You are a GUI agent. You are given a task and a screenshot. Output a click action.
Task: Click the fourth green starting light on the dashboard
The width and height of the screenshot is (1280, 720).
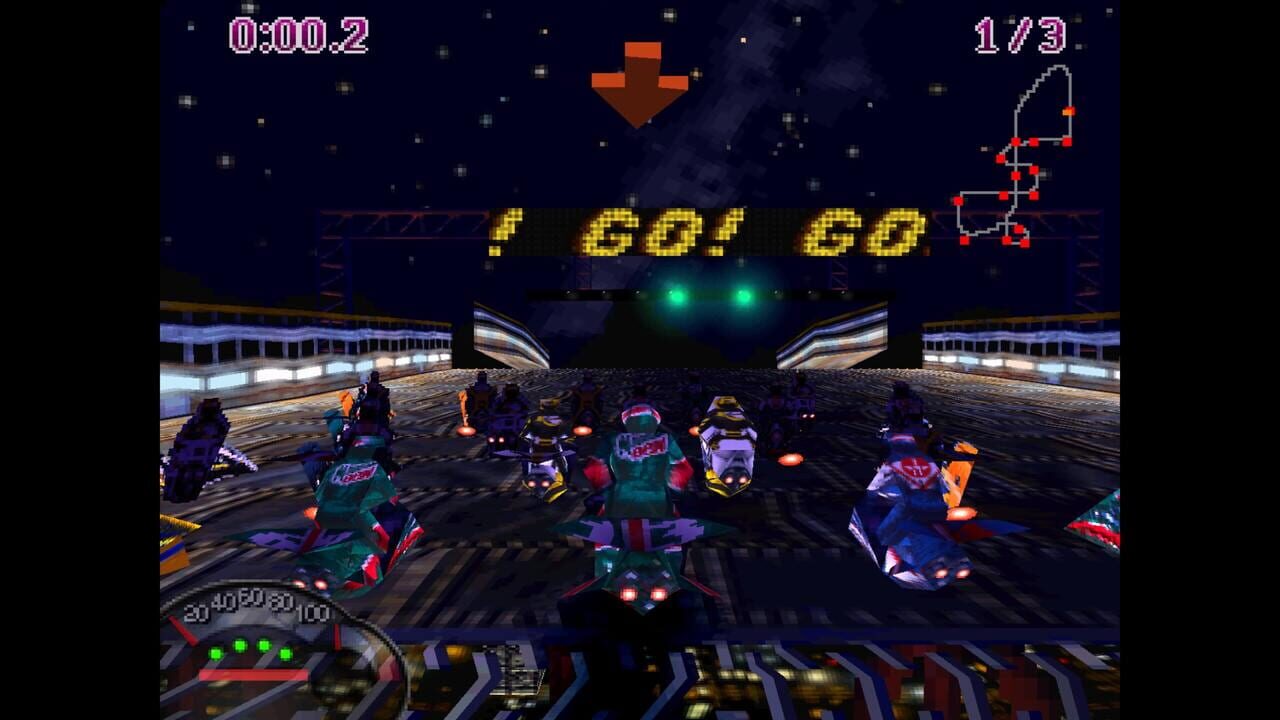pyautogui.click(x=286, y=654)
